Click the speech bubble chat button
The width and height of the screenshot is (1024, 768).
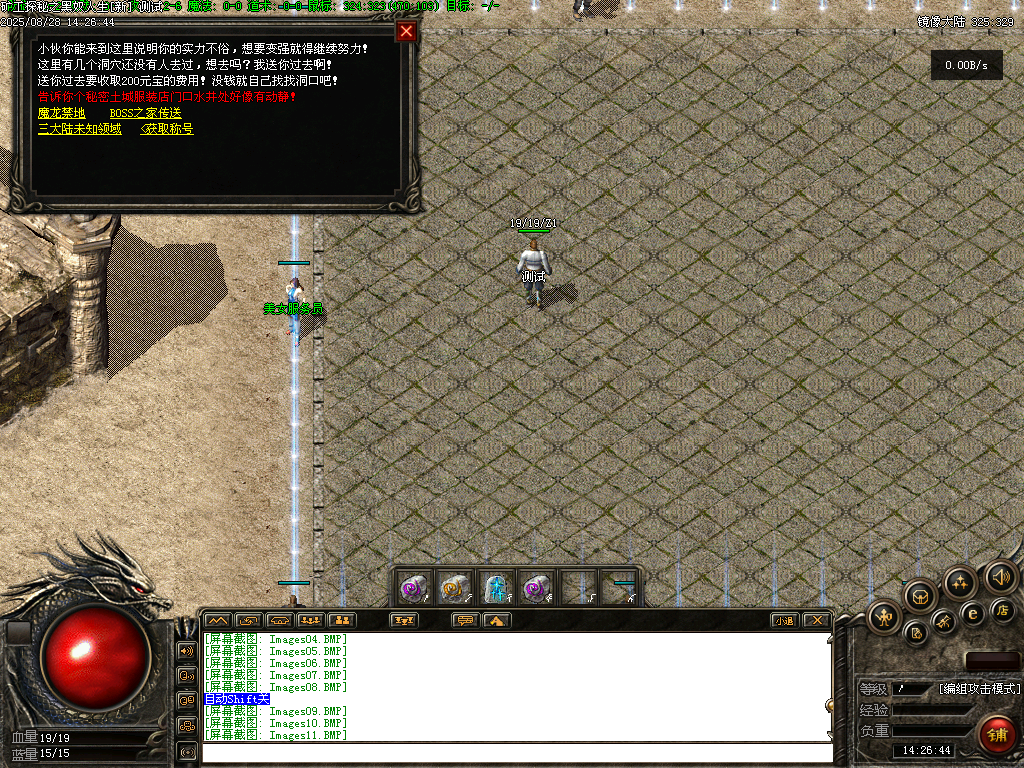[465, 620]
